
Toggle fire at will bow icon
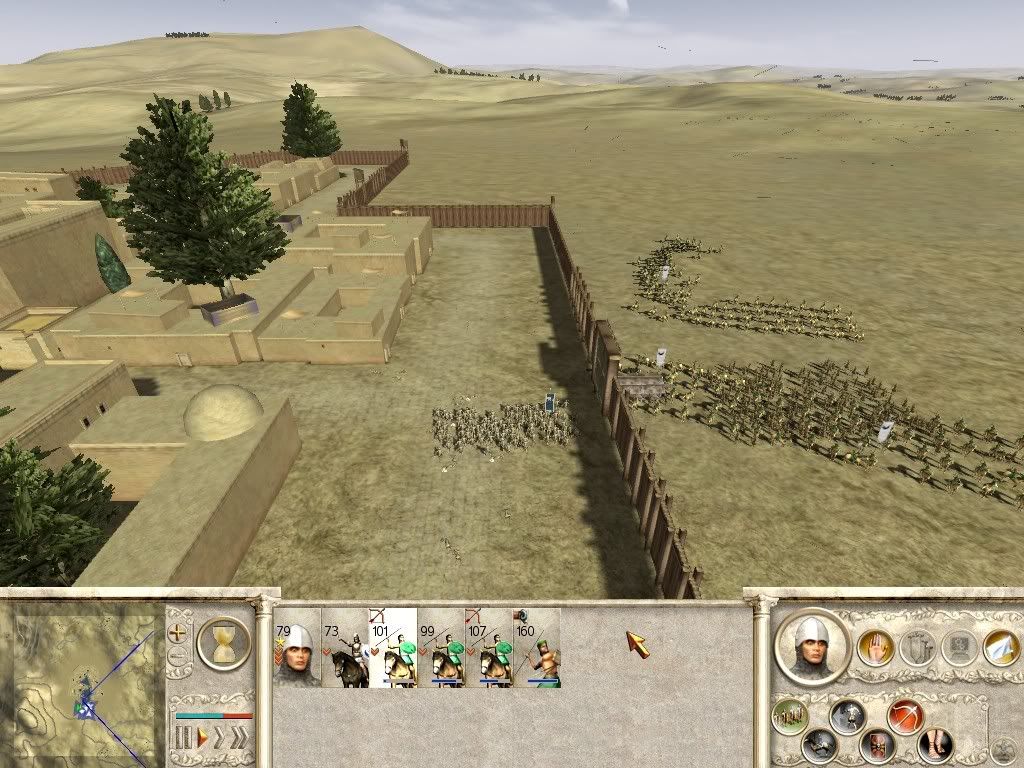pos(905,716)
